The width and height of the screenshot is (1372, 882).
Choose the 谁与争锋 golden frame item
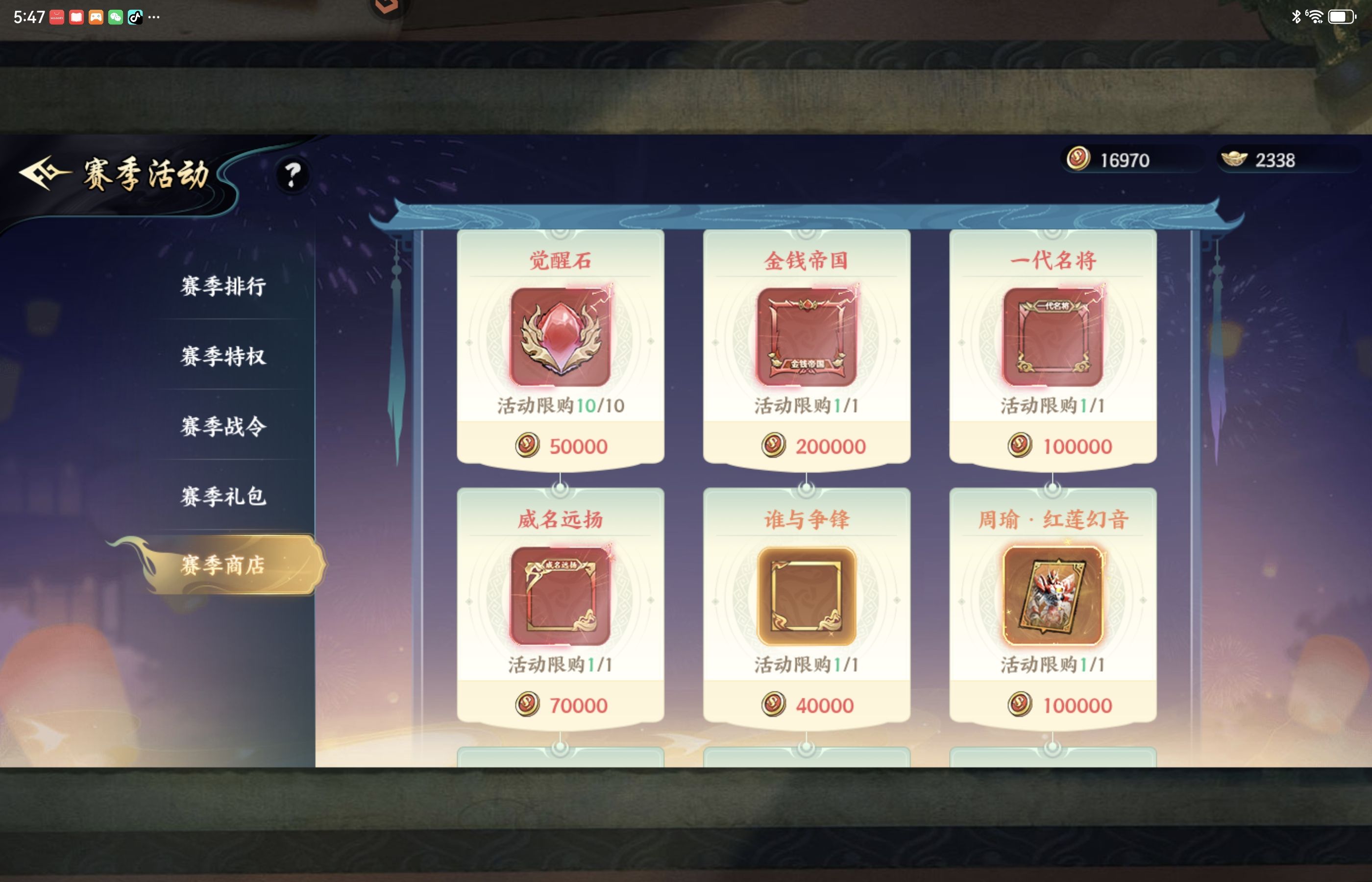pyautogui.click(x=806, y=596)
